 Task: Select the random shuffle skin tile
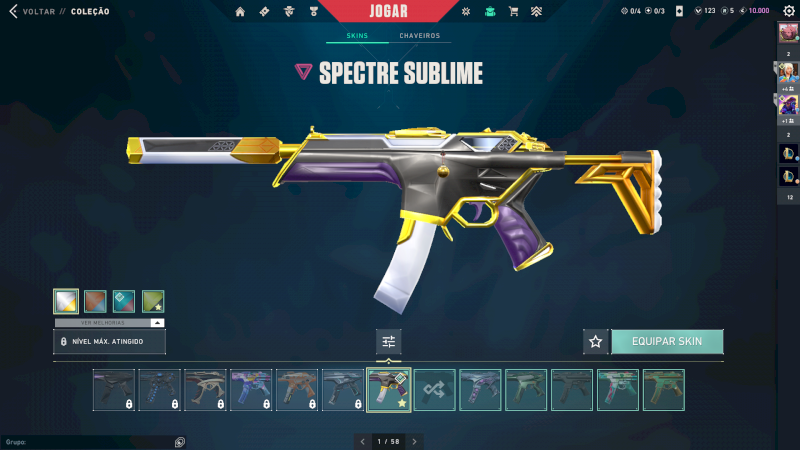pyautogui.click(x=435, y=390)
